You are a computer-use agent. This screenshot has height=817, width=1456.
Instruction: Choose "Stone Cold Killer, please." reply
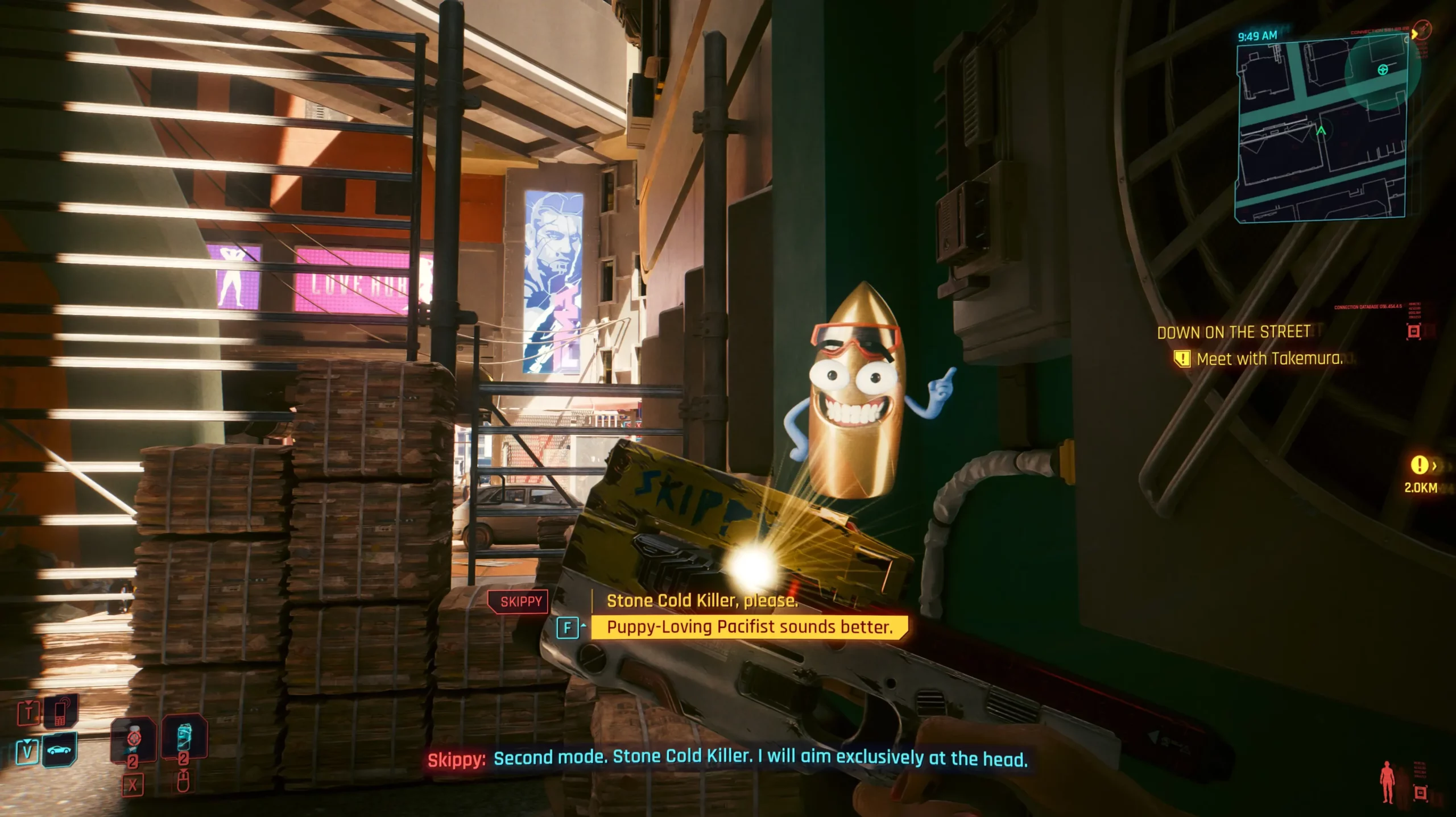tap(702, 601)
